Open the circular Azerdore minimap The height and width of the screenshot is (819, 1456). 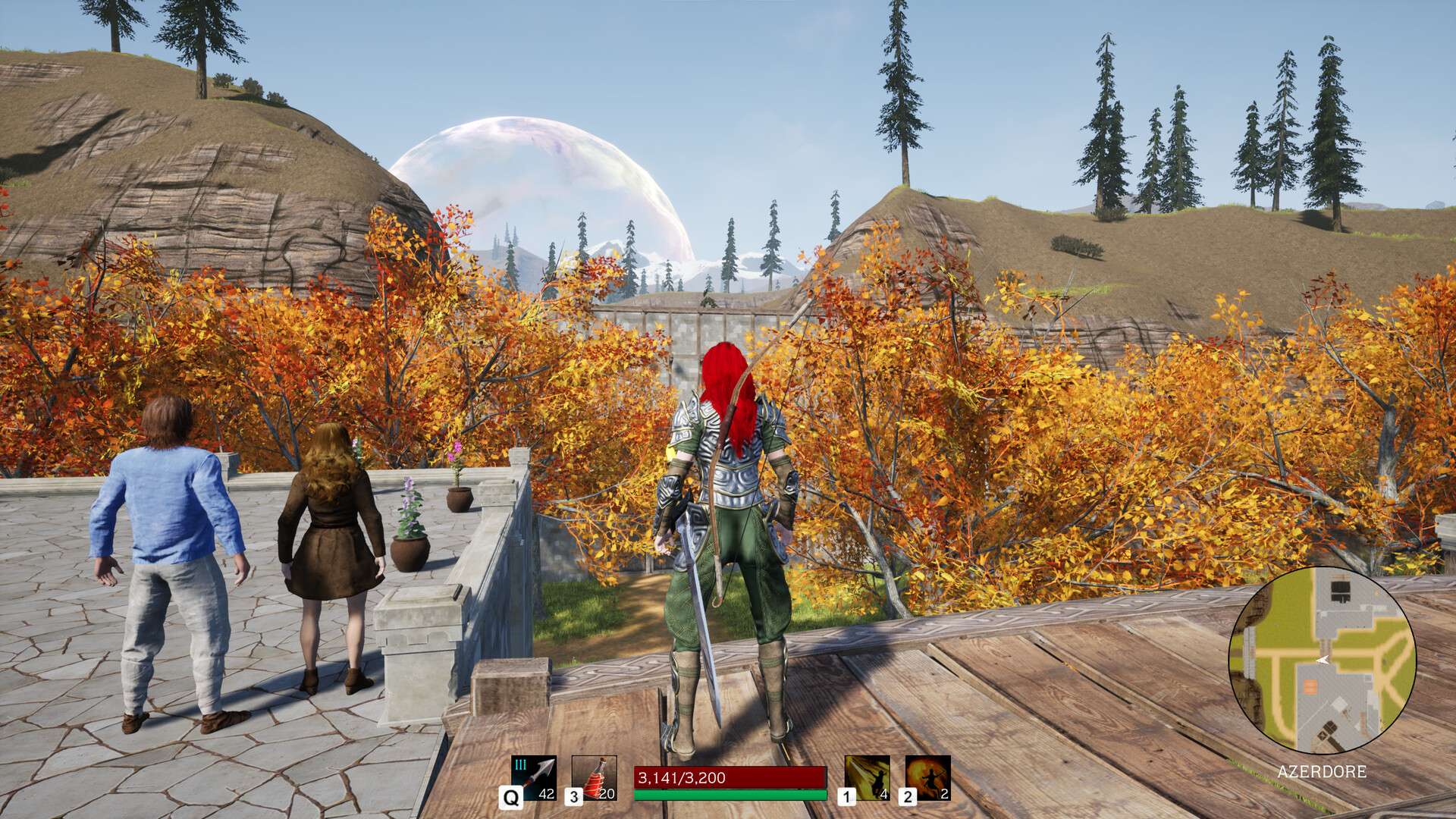click(x=1322, y=661)
